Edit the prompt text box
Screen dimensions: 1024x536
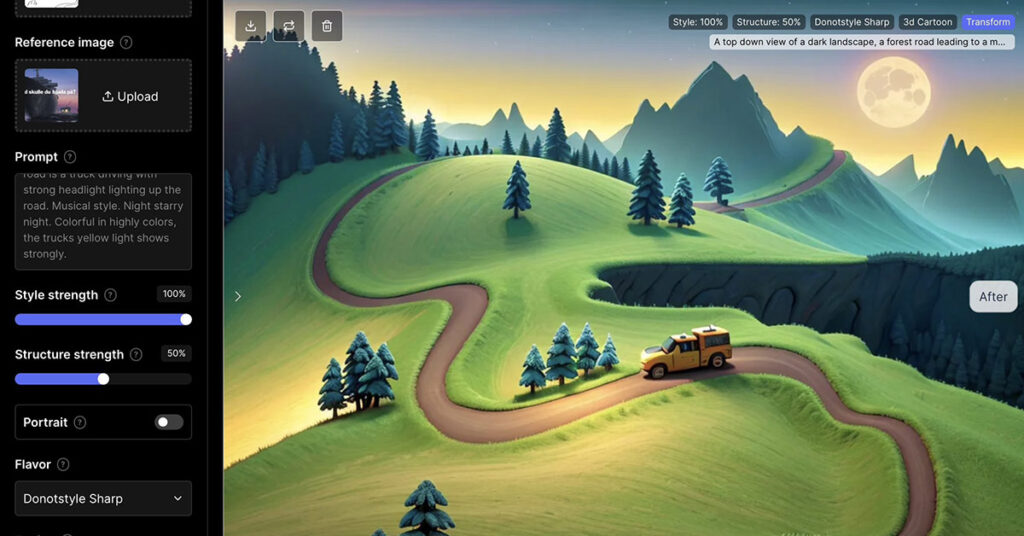point(103,221)
